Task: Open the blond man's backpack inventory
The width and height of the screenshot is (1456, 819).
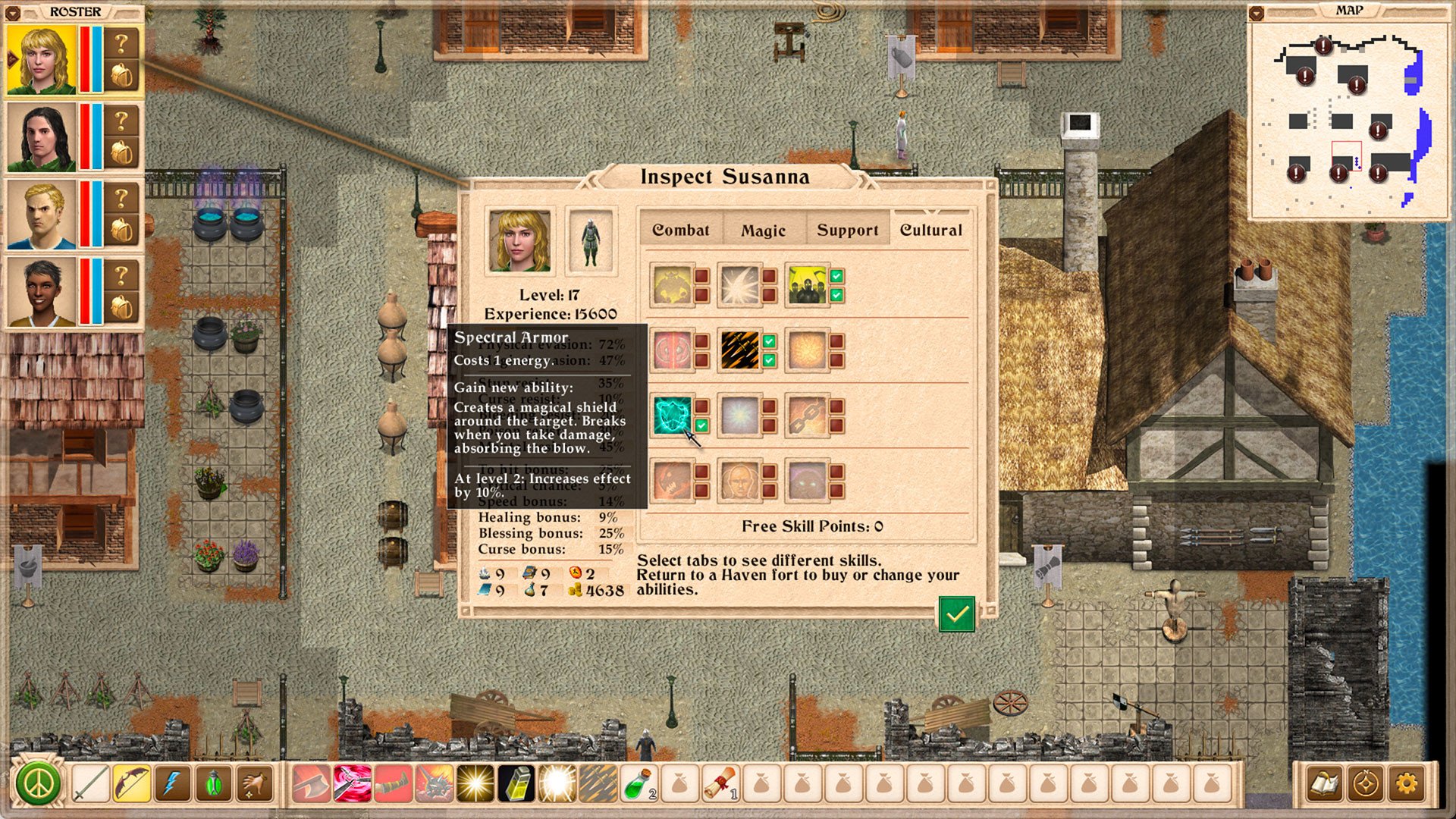Action: [x=121, y=231]
